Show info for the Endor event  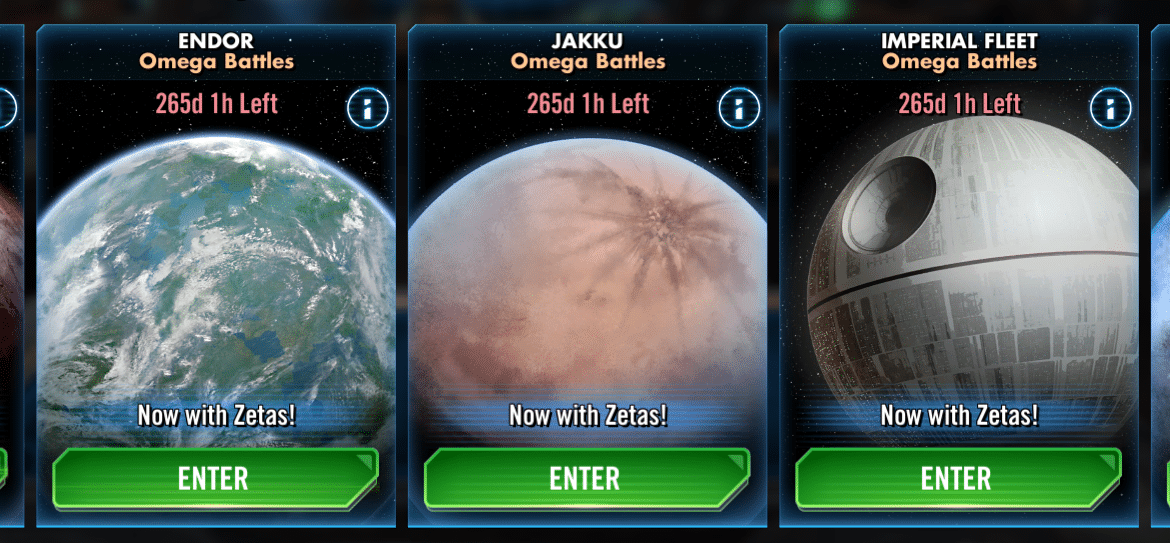(x=367, y=108)
